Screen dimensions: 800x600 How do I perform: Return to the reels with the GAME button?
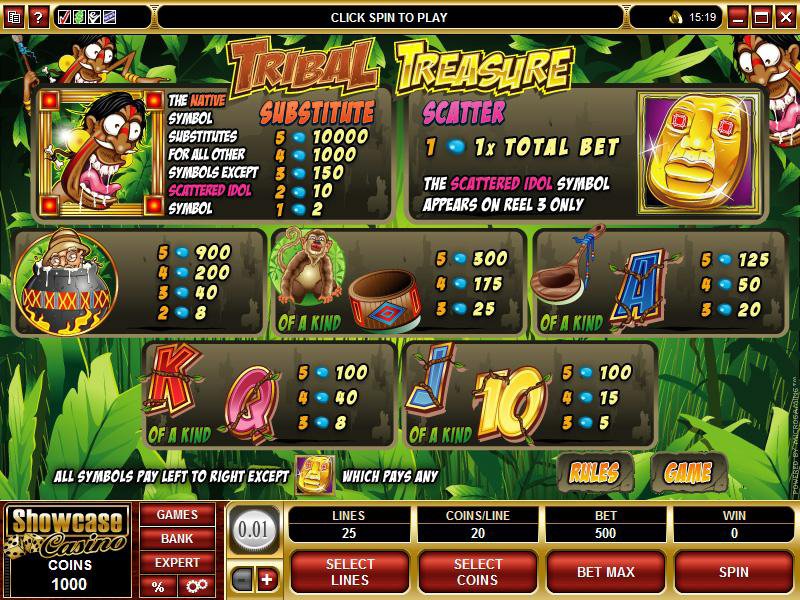pos(688,471)
